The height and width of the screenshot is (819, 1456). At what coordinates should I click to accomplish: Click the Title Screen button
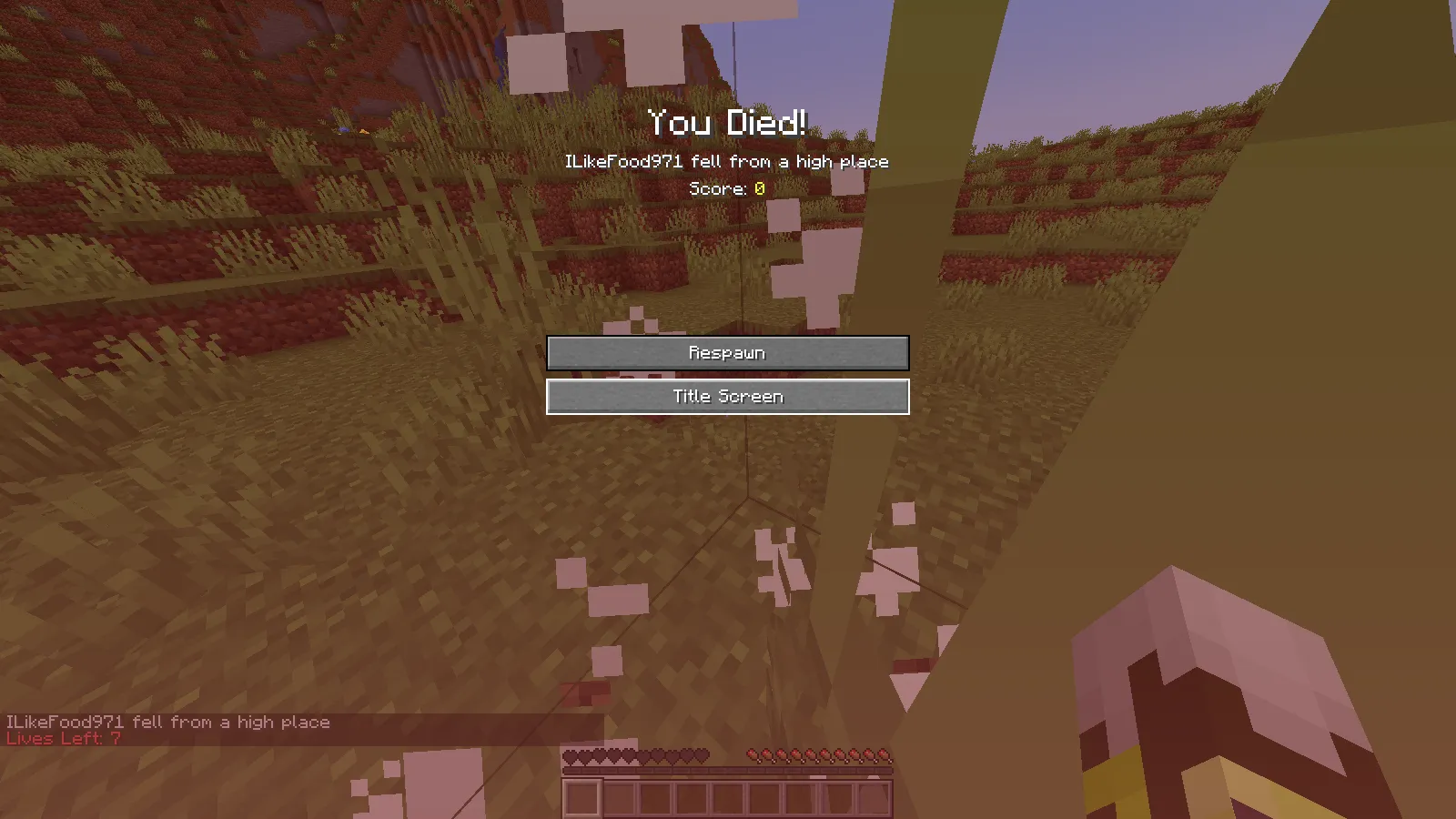[727, 396]
